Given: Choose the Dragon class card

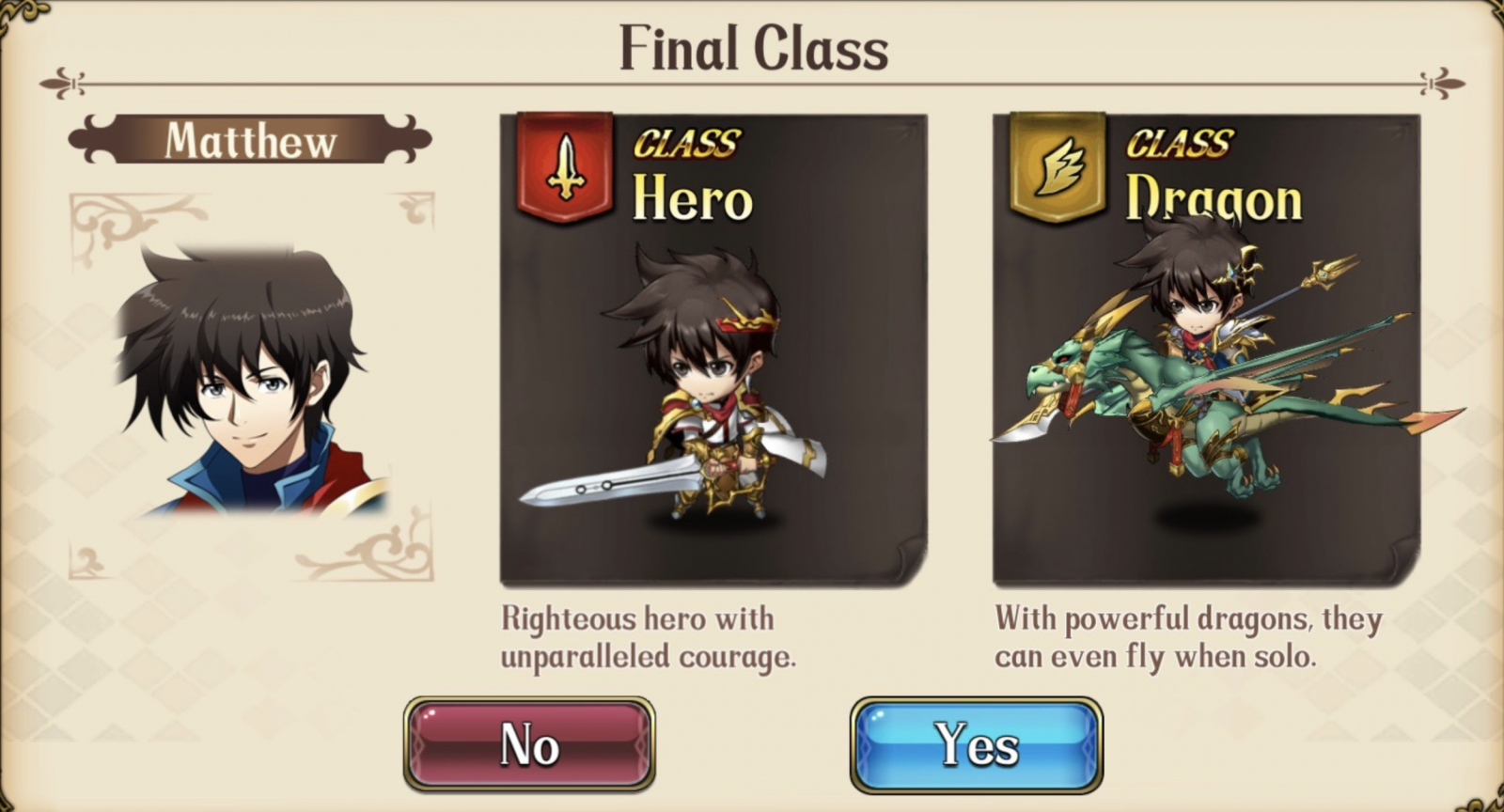Looking at the screenshot, I should pos(1206,350).
